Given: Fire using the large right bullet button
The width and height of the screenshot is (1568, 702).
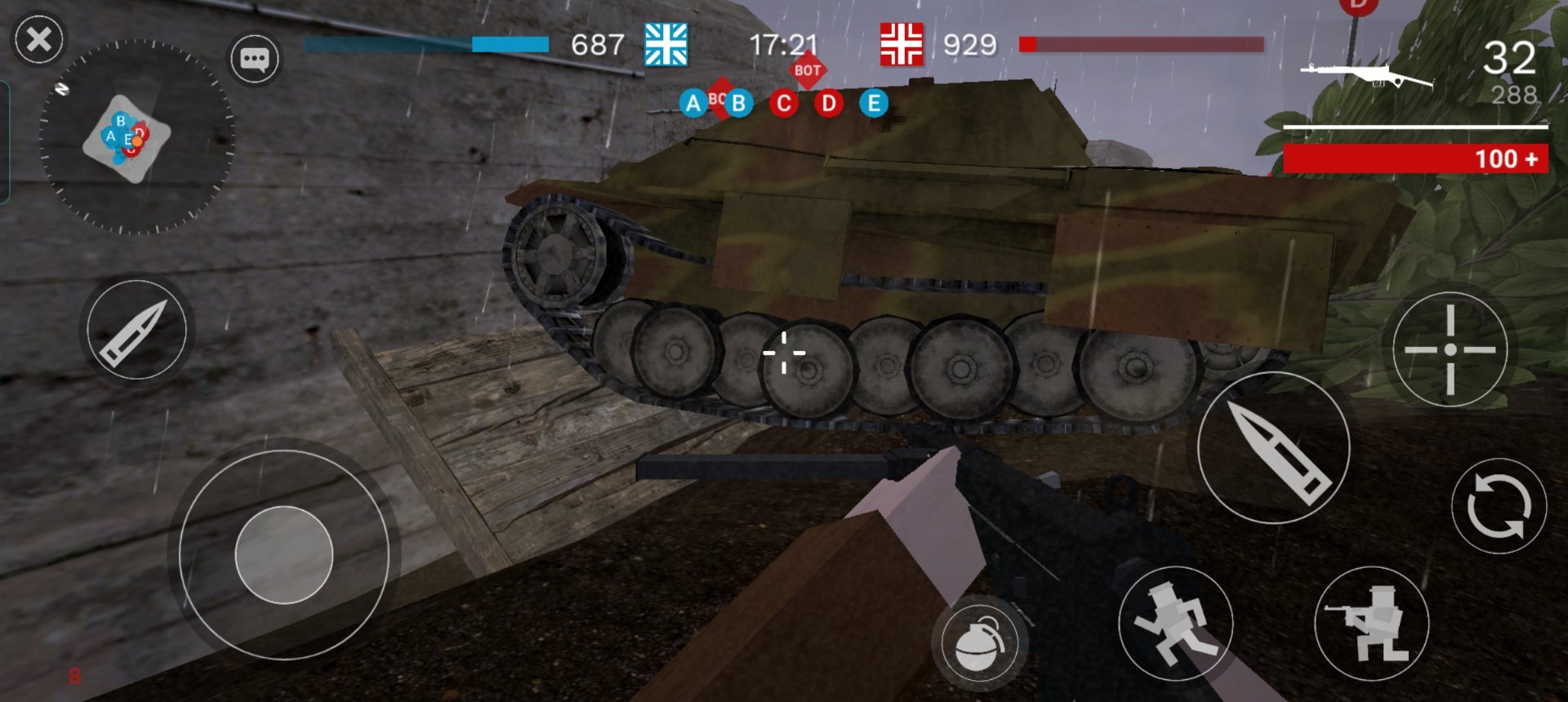Looking at the screenshot, I should (1272, 447).
